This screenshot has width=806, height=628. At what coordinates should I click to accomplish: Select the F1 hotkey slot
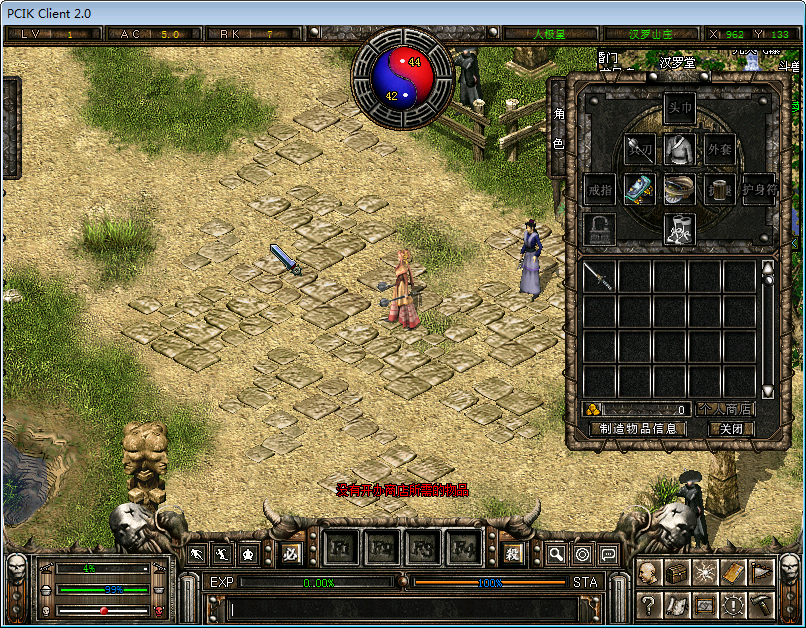[340, 549]
